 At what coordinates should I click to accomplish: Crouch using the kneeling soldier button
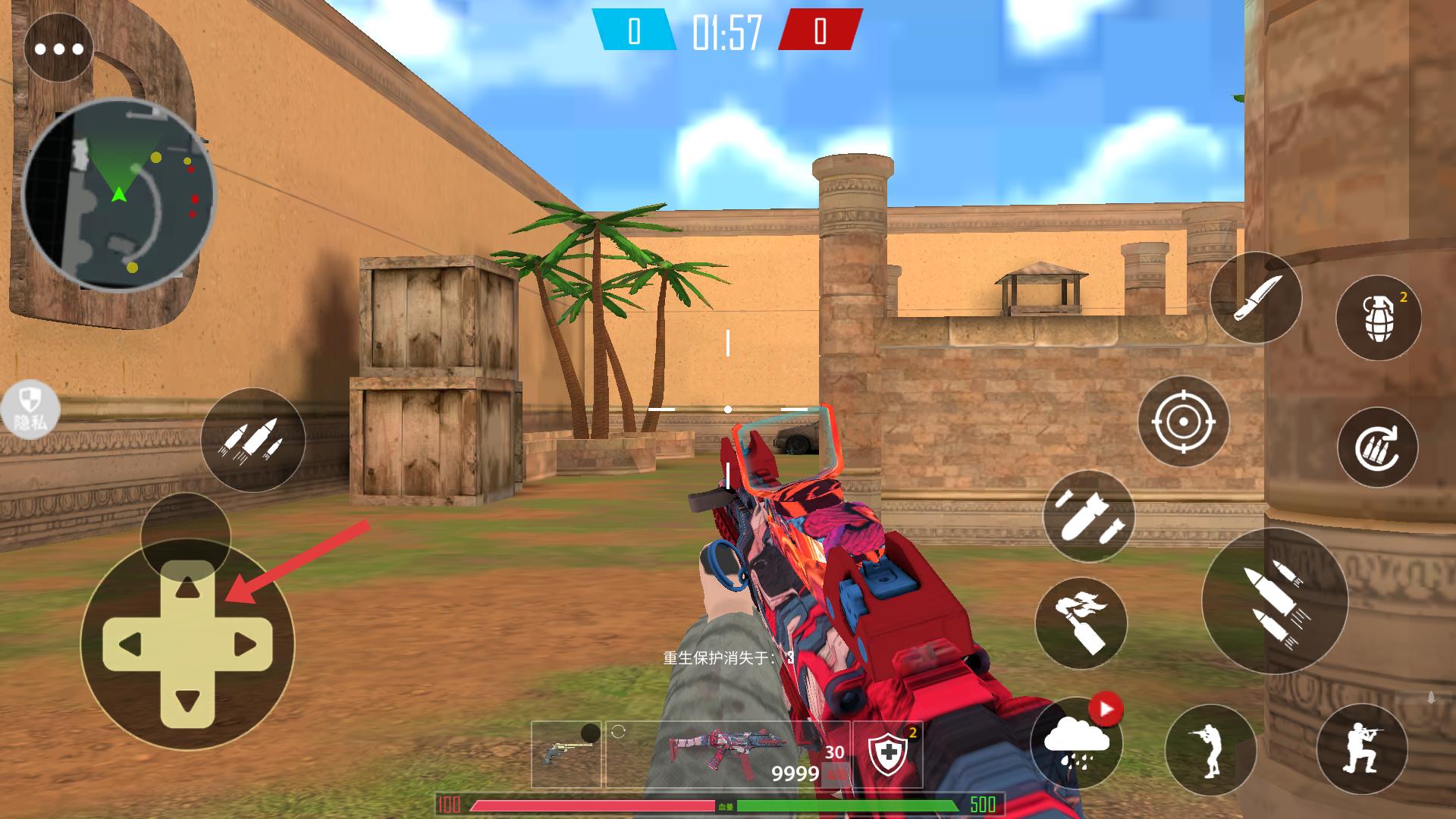(1361, 748)
